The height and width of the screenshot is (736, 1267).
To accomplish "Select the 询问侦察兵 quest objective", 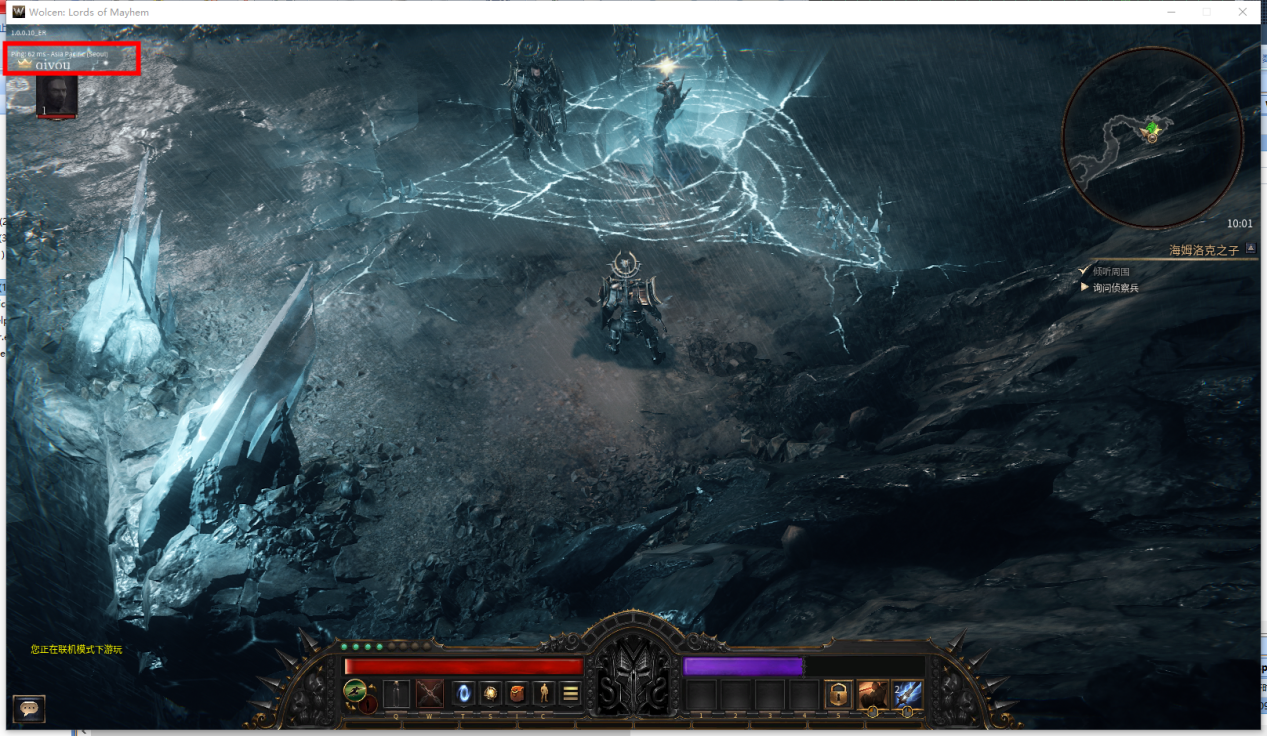I will [1115, 288].
